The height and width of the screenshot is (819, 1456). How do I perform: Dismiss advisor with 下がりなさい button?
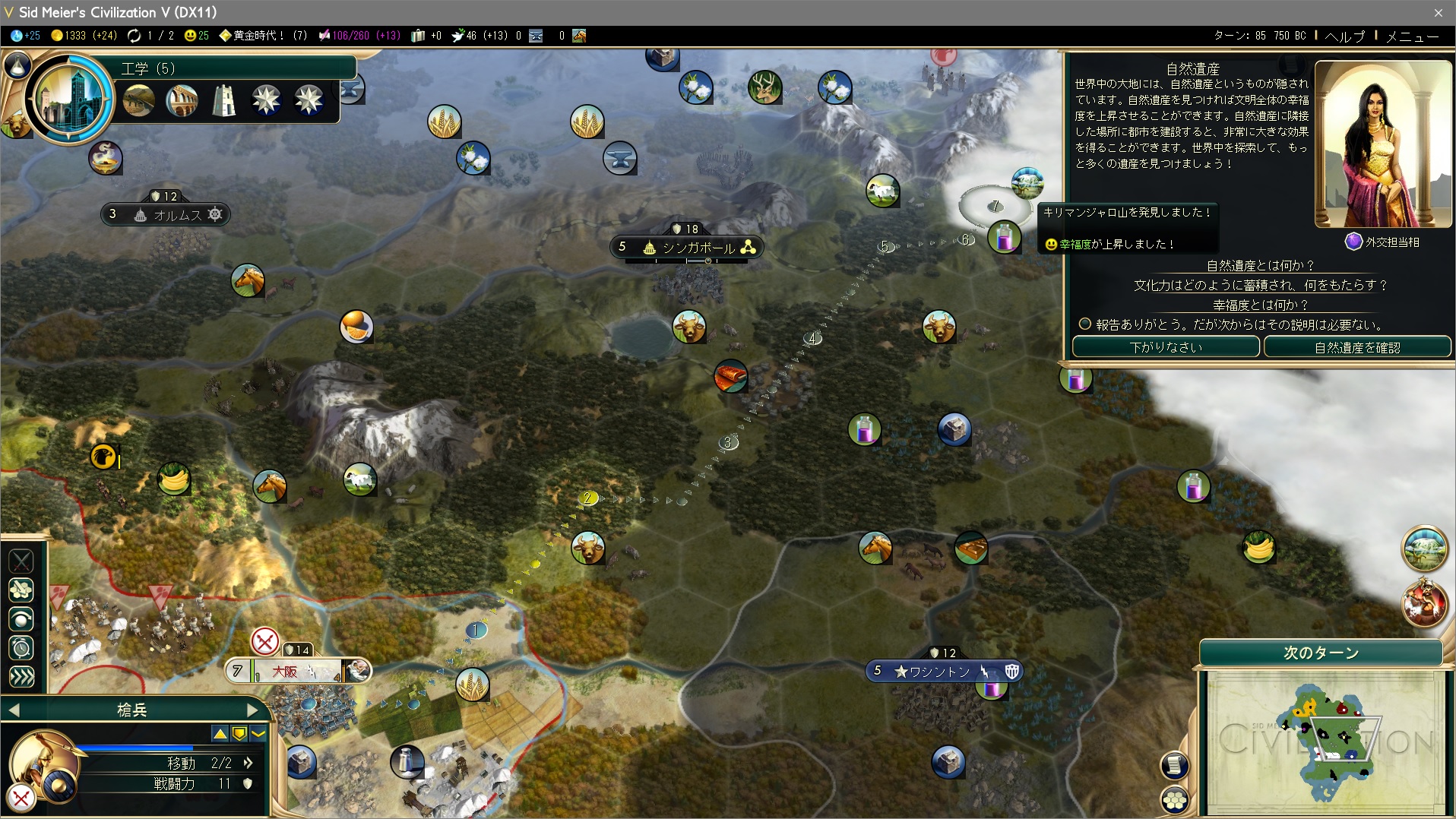[1166, 347]
